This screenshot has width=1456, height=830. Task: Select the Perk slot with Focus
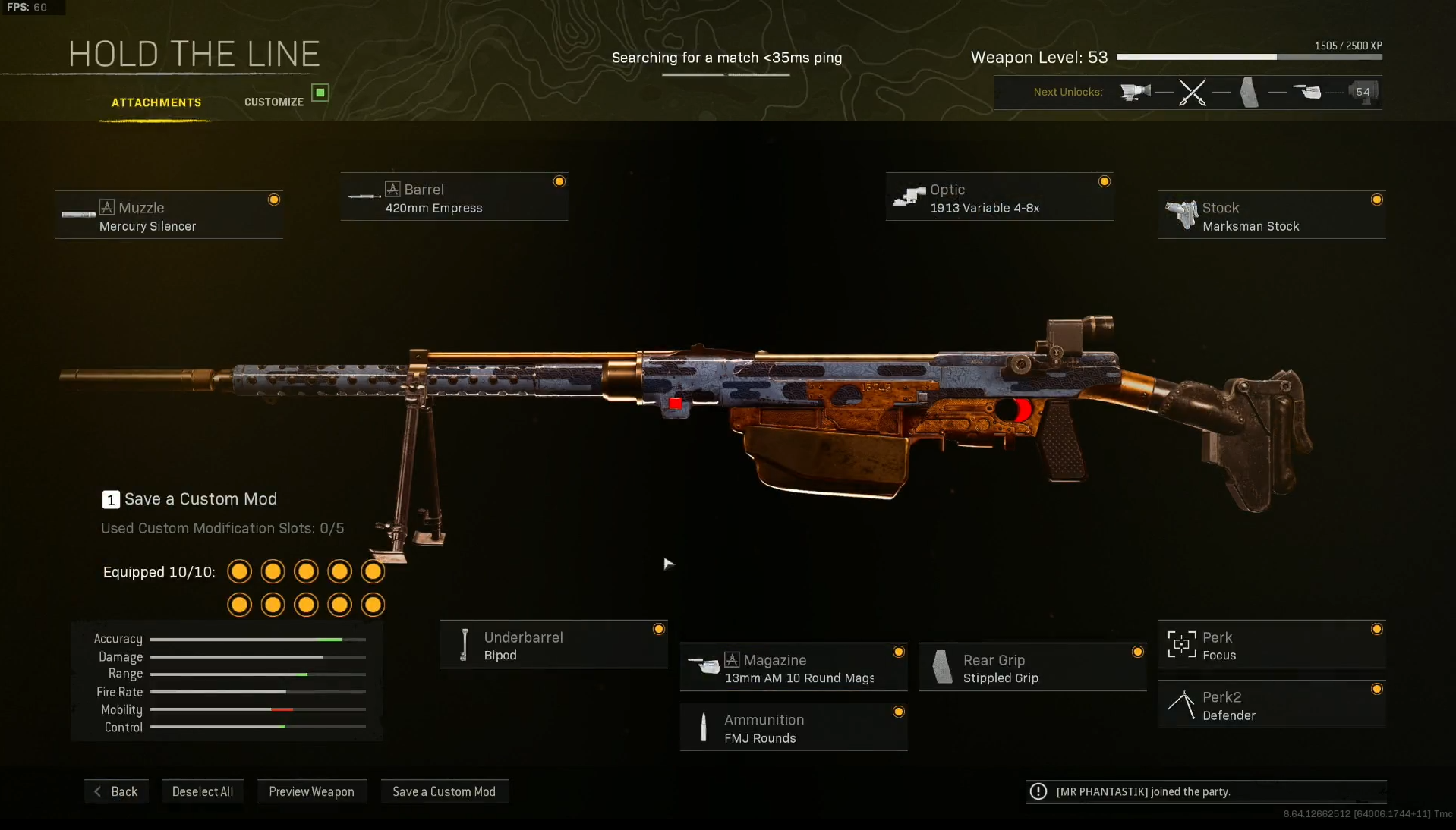(x=1272, y=645)
